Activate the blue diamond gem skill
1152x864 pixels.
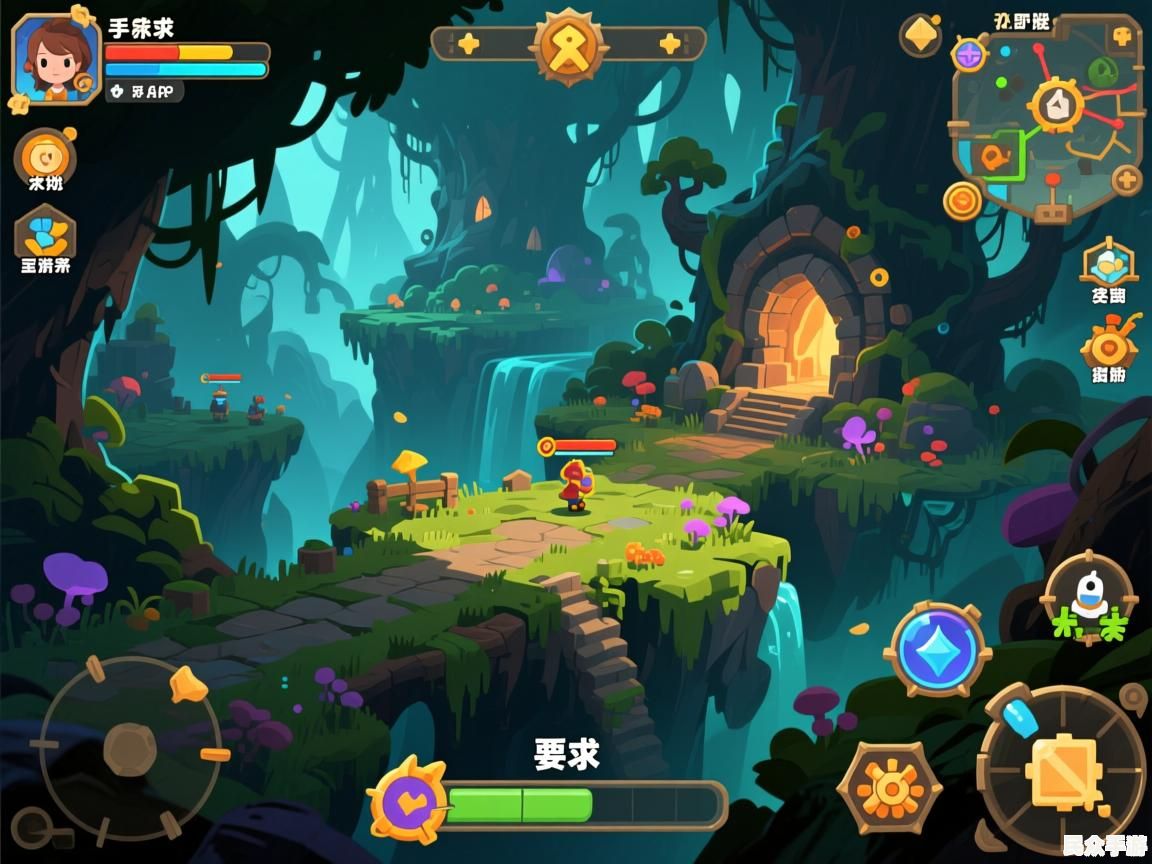pos(937,649)
